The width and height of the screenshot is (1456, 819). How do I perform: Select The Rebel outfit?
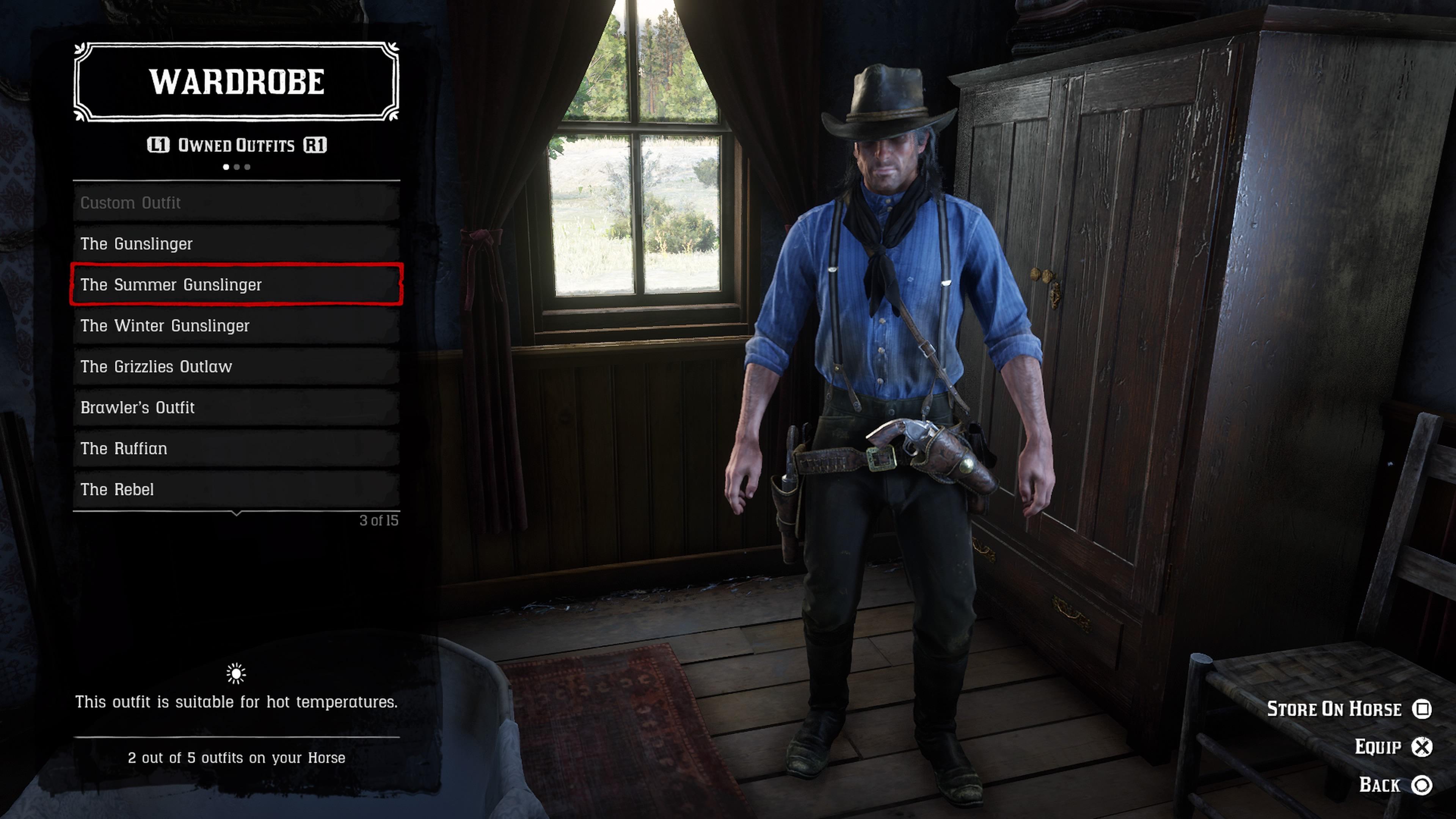236,490
